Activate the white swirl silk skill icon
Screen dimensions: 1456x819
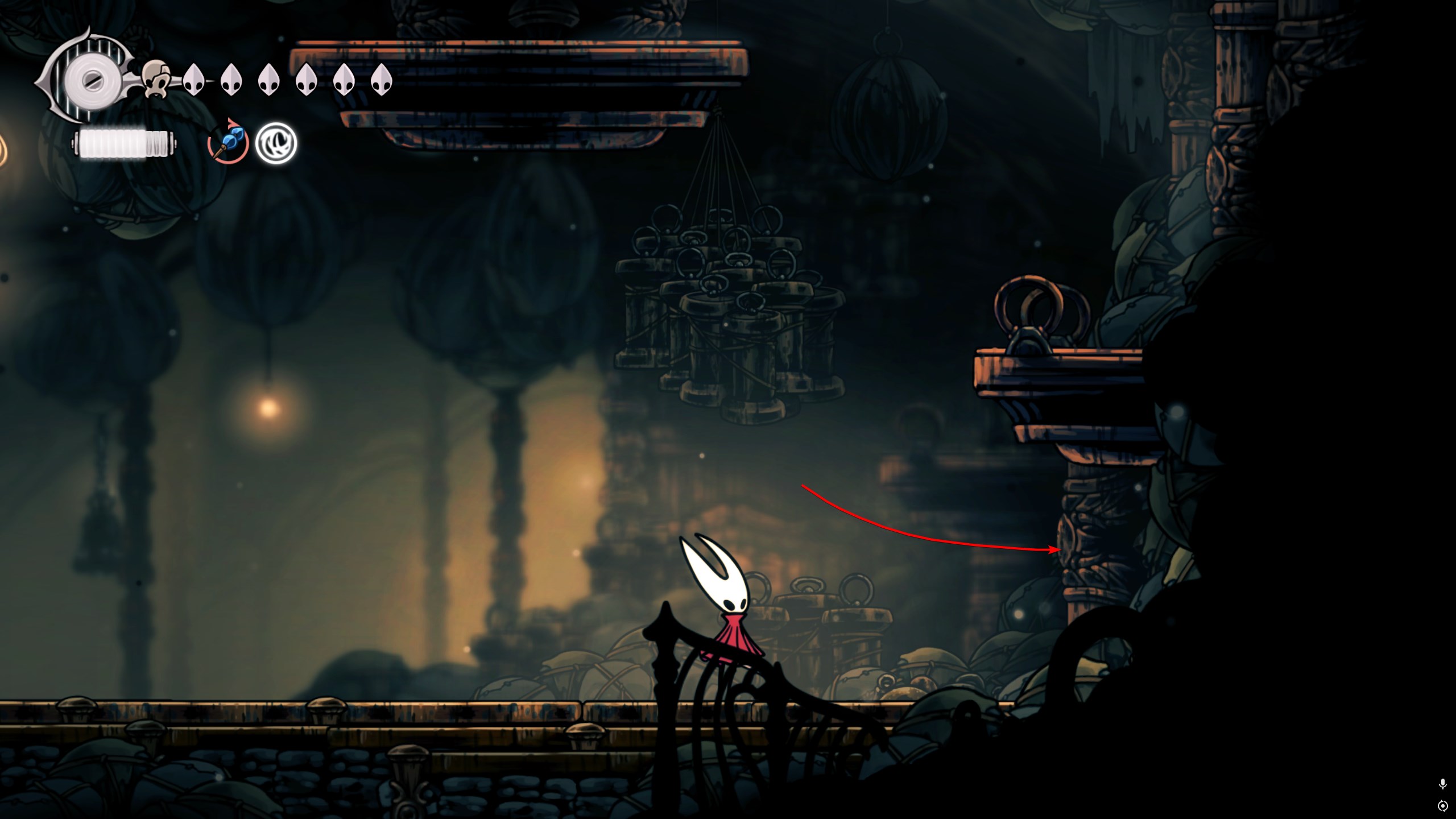276,143
